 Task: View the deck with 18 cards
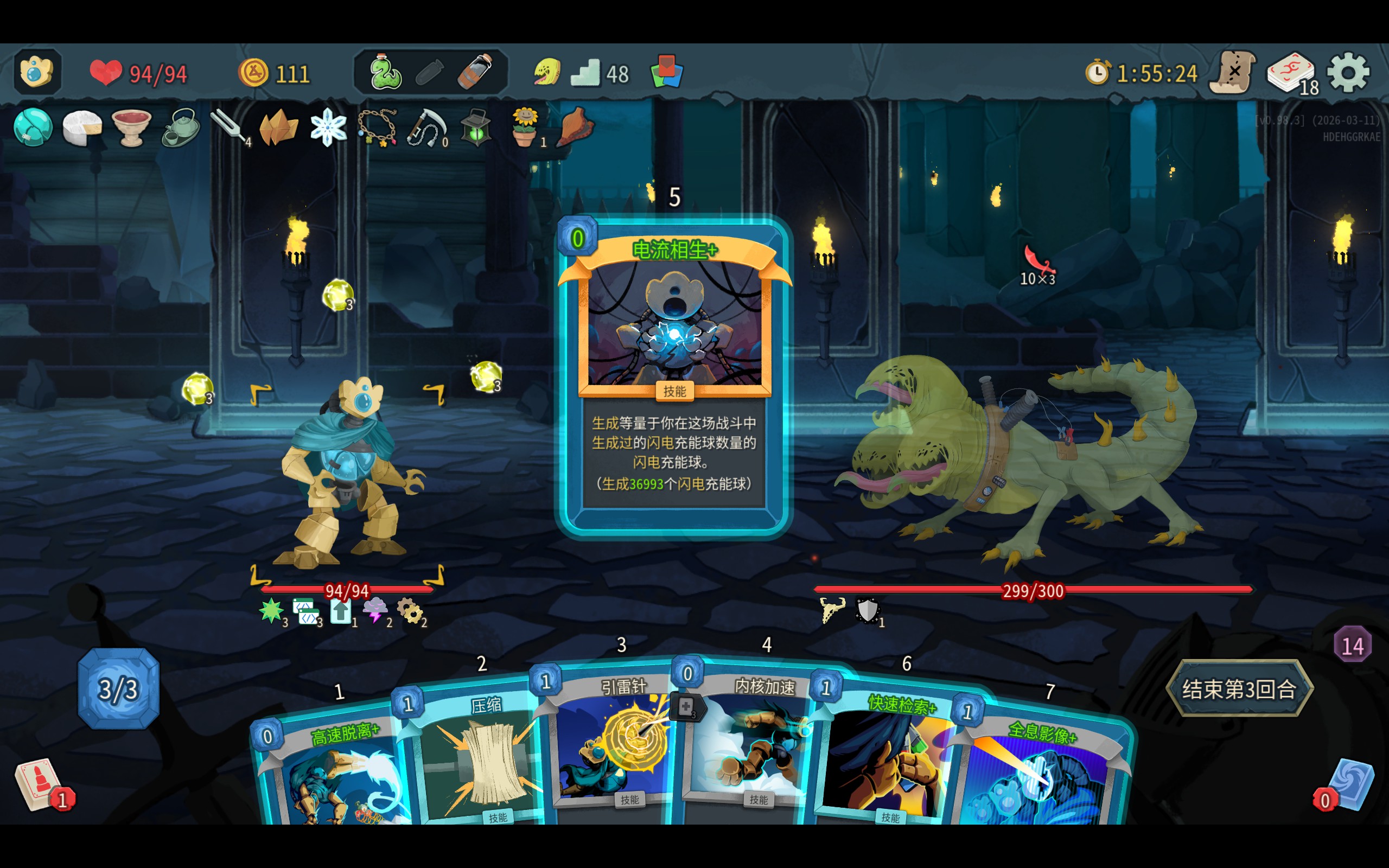click(1290, 73)
